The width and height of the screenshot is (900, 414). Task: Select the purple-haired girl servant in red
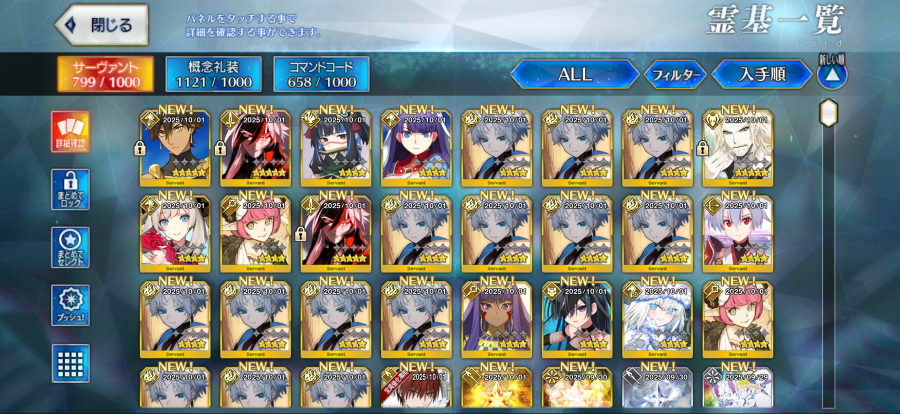coord(416,148)
